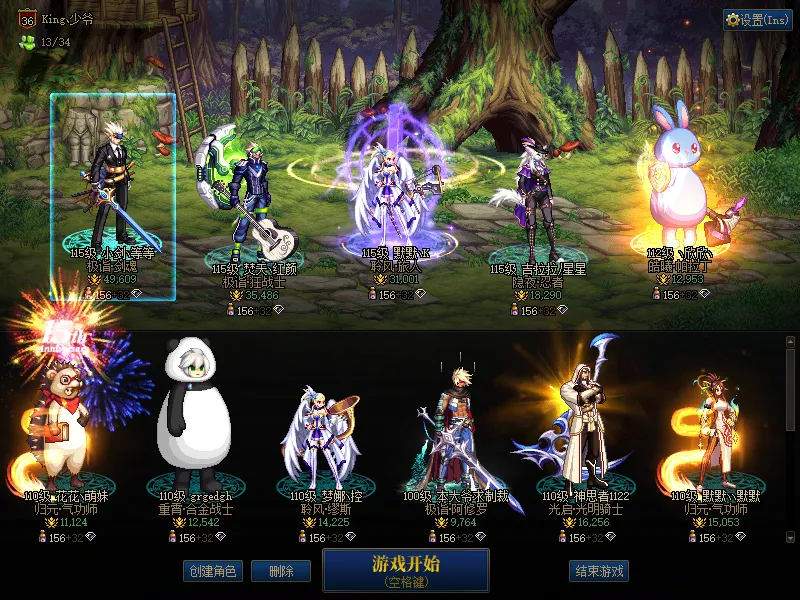Screen dimensions: 800x600
Task: Open 创建角色 to create a character
Action: click(x=212, y=571)
